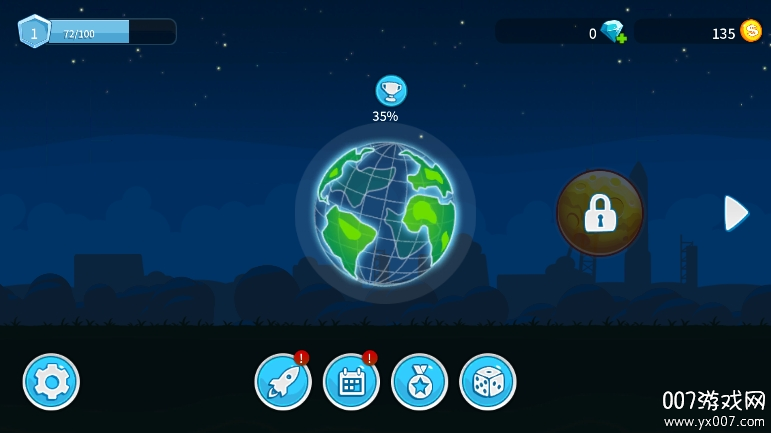Show the medal achievements screen
Viewport: 771px width, 433px height.
click(419, 382)
